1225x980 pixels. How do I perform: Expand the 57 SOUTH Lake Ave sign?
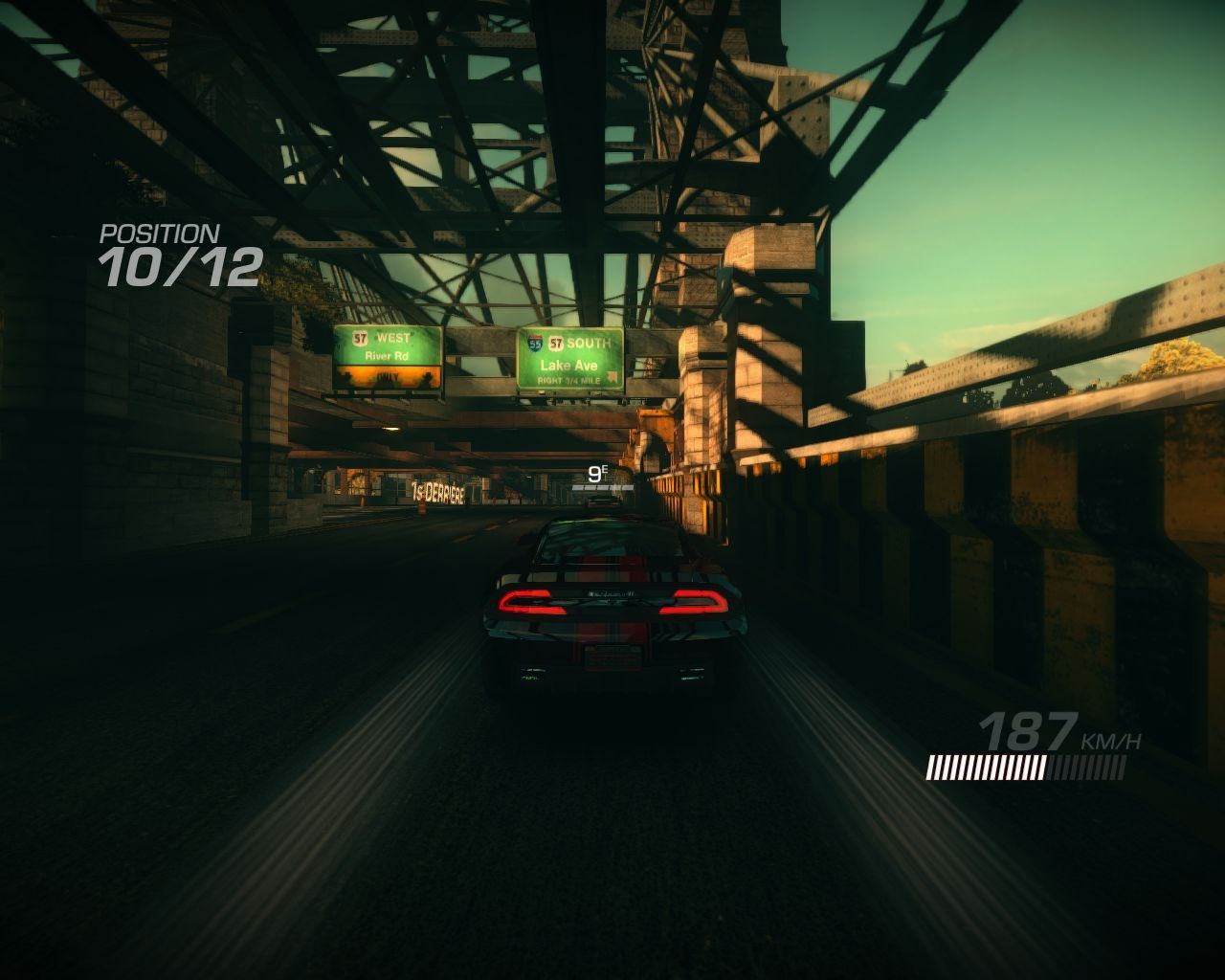pos(571,359)
